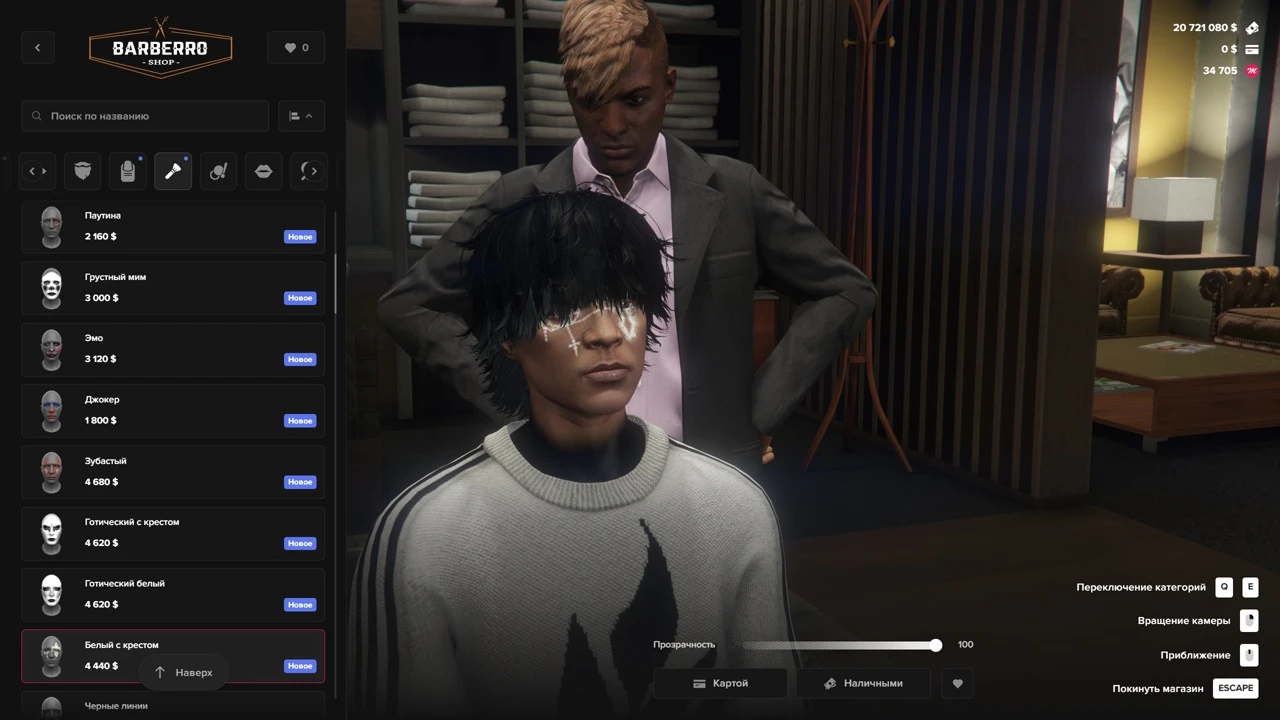Add item to favorites with heart button
Screen dimensions: 1280x720
coord(957,683)
